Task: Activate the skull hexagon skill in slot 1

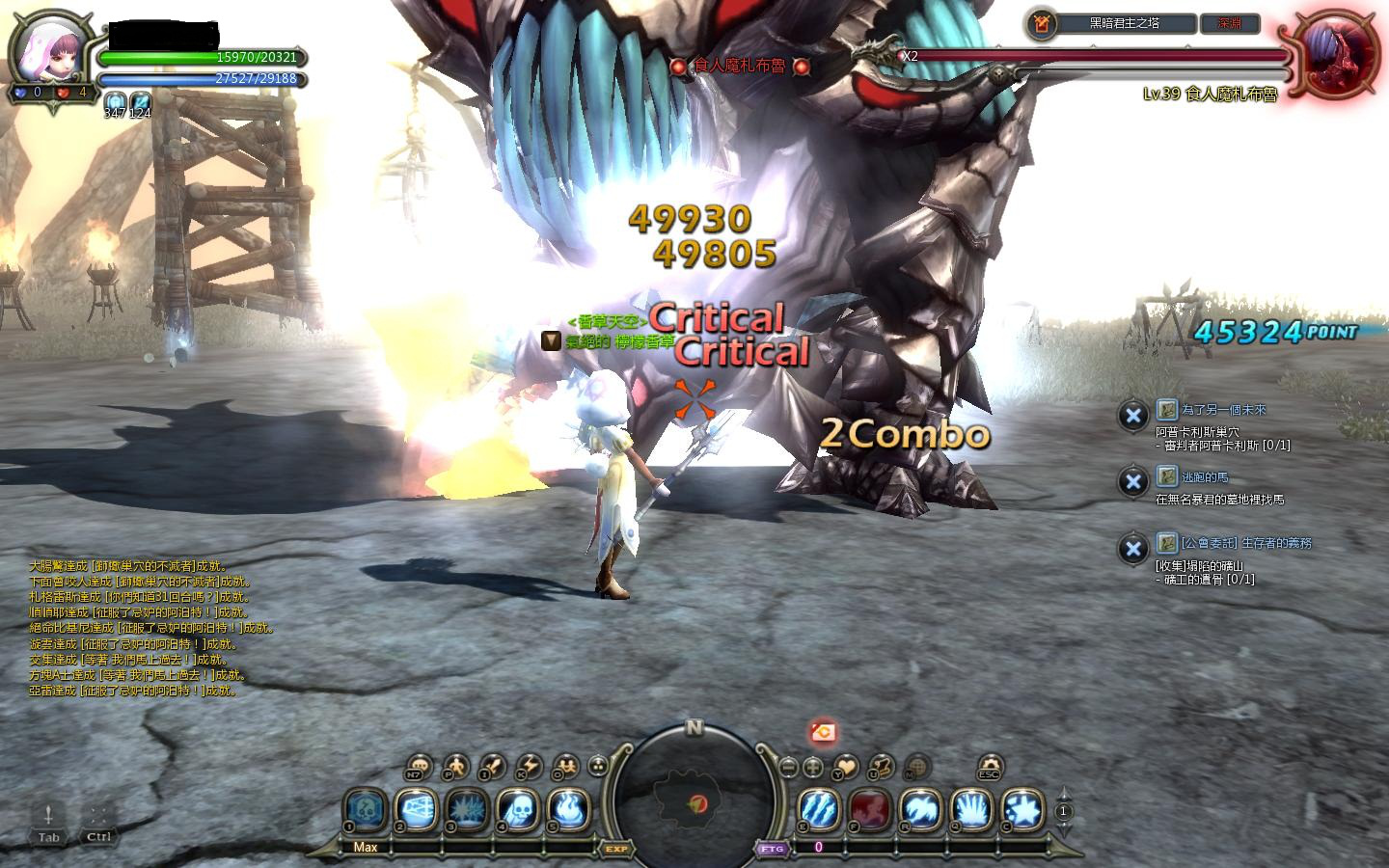Action: coord(366,809)
